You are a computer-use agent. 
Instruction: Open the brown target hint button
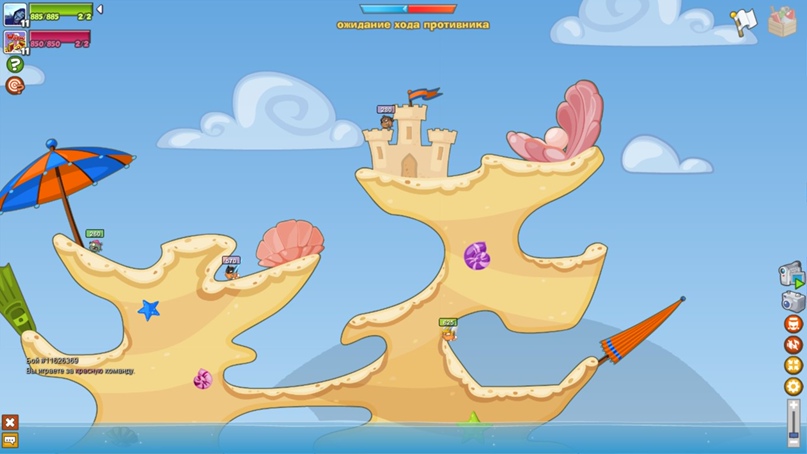pyautogui.click(x=14, y=86)
